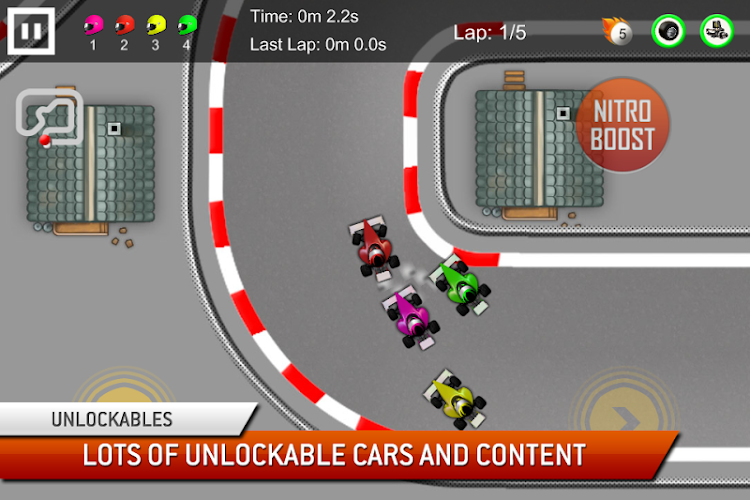Tap the flaming nitro ball counter
The height and width of the screenshot is (500, 750).
[618, 32]
